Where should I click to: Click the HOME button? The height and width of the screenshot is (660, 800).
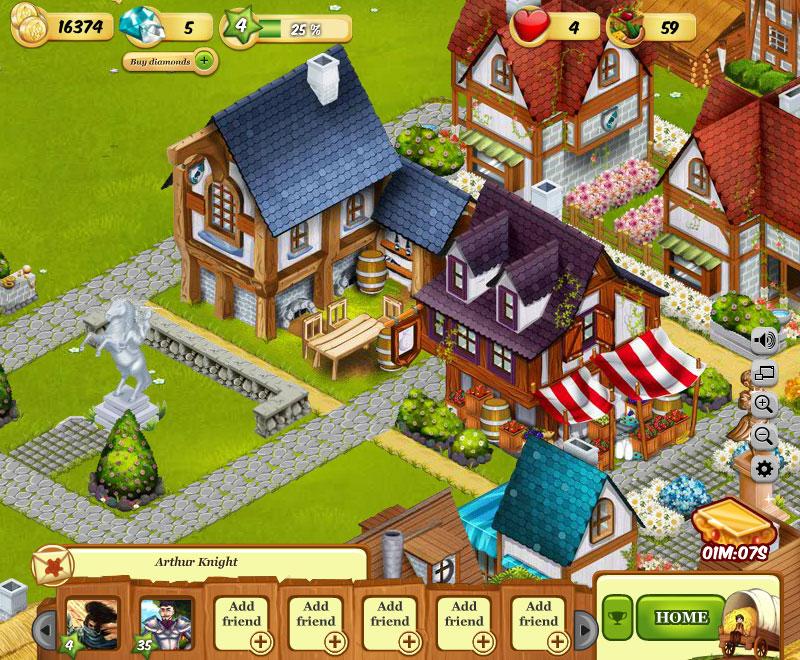pos(681,618)
